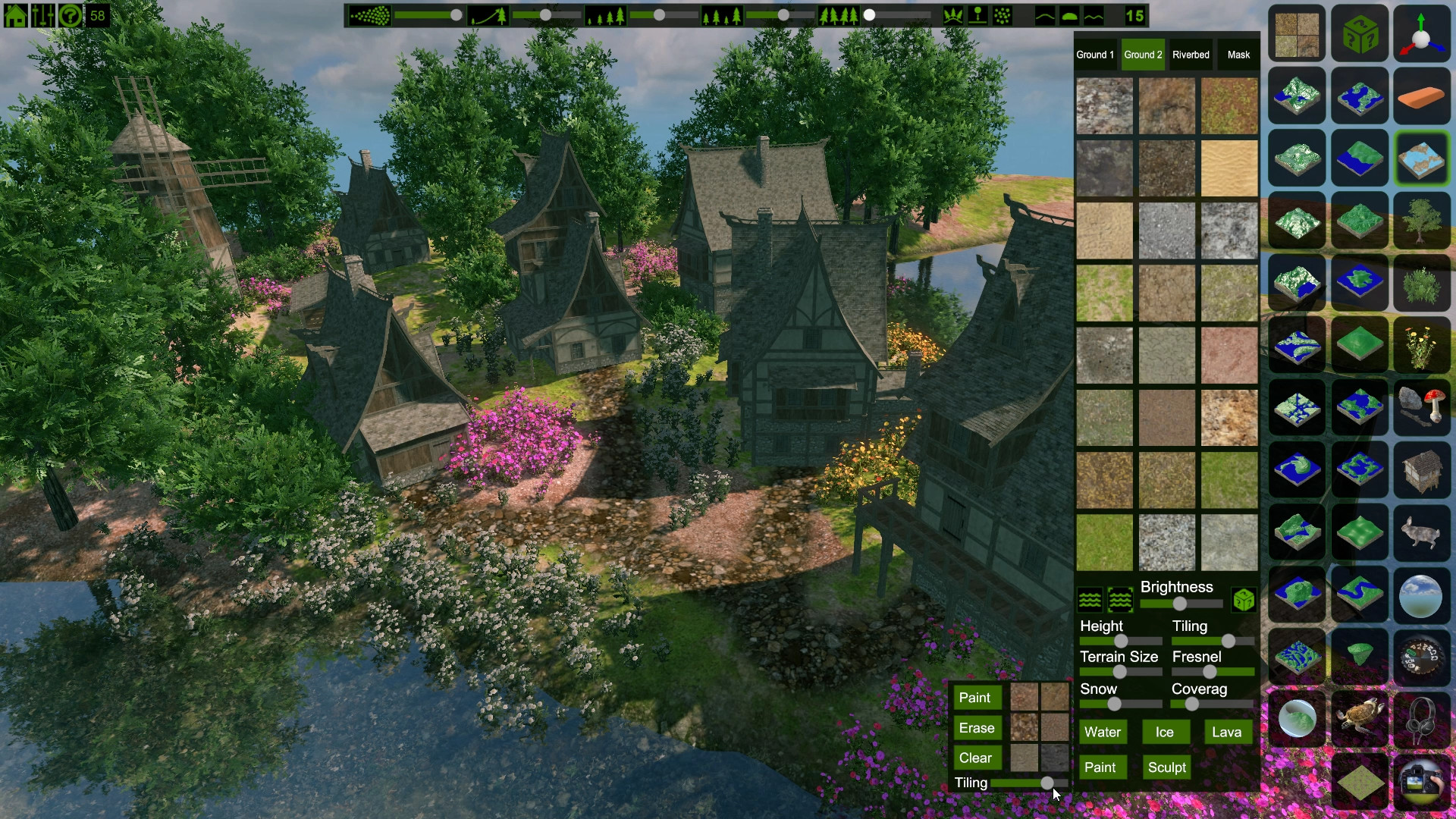Switch to the Riverbed tab
This screenshot has width=1456, height=819.
coord(1191,54)
